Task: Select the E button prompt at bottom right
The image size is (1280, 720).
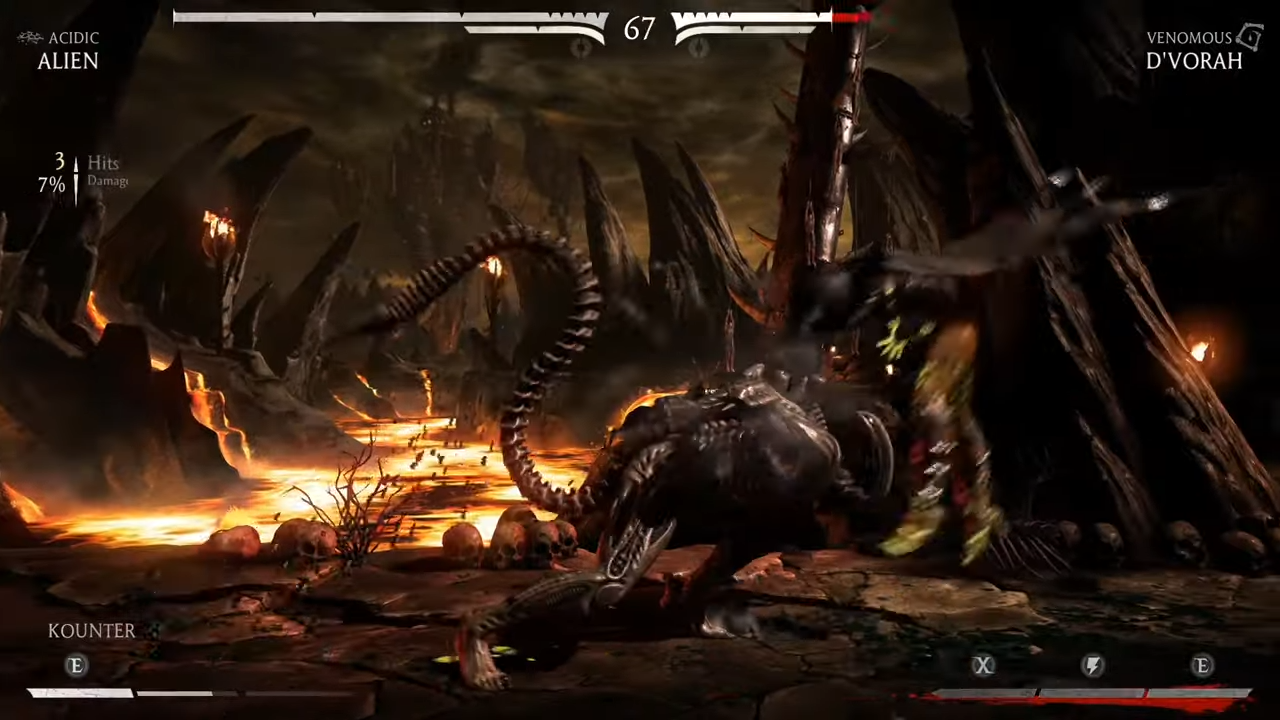Action: 1202,666
